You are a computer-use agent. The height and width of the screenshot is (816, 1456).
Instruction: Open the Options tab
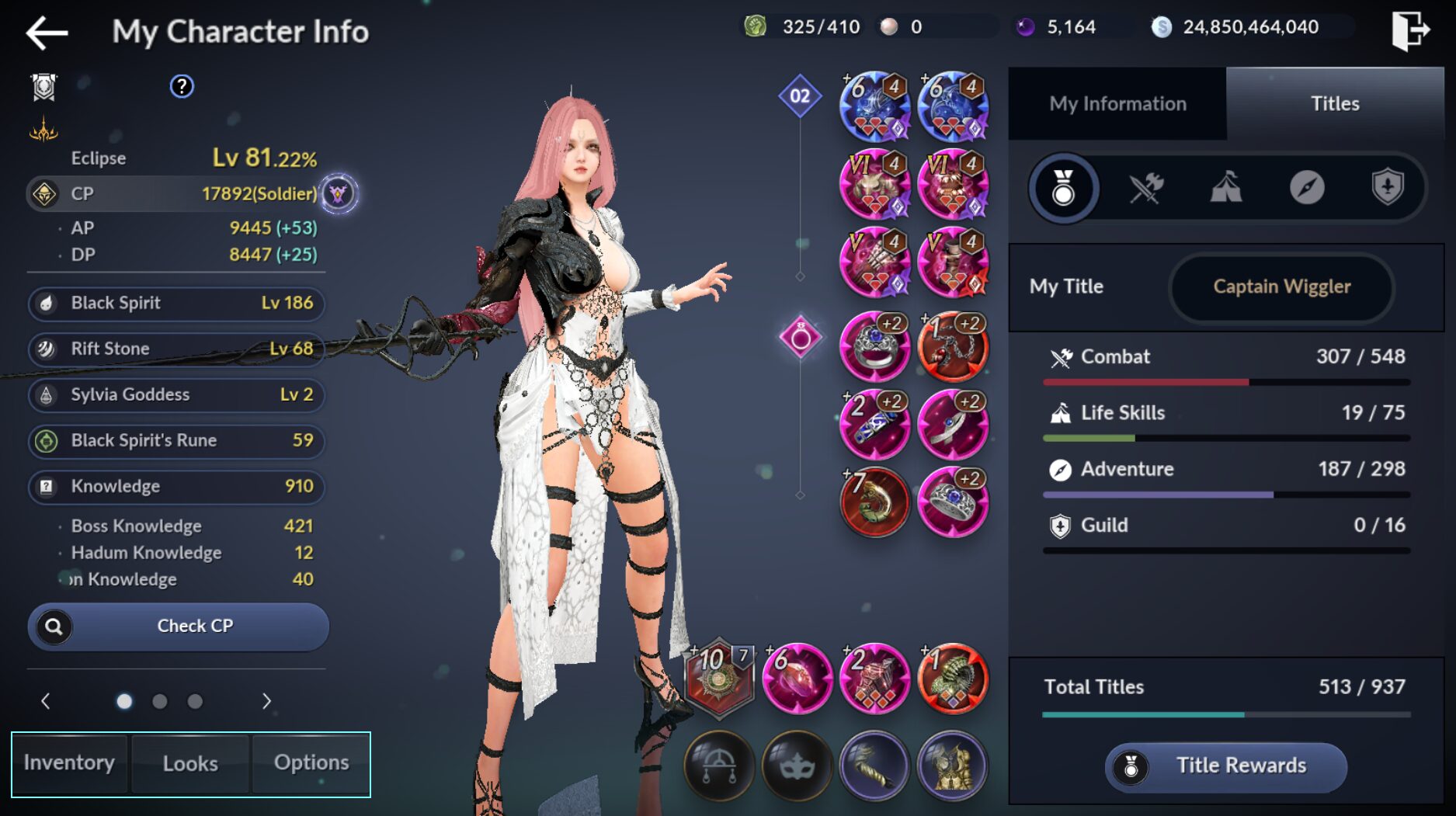click(311, 763)
